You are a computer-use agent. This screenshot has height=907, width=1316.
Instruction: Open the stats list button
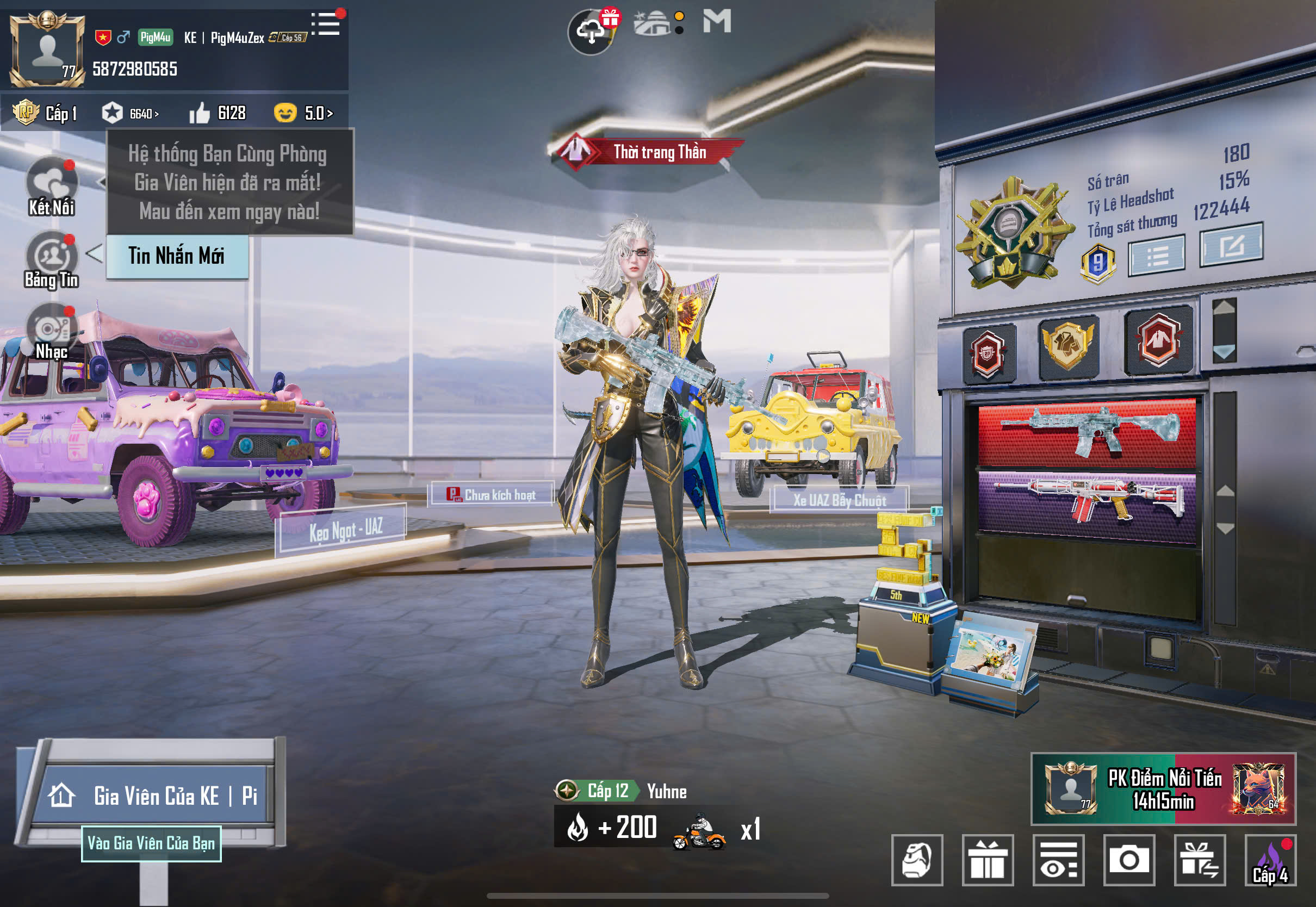[x=1156, y=256]
